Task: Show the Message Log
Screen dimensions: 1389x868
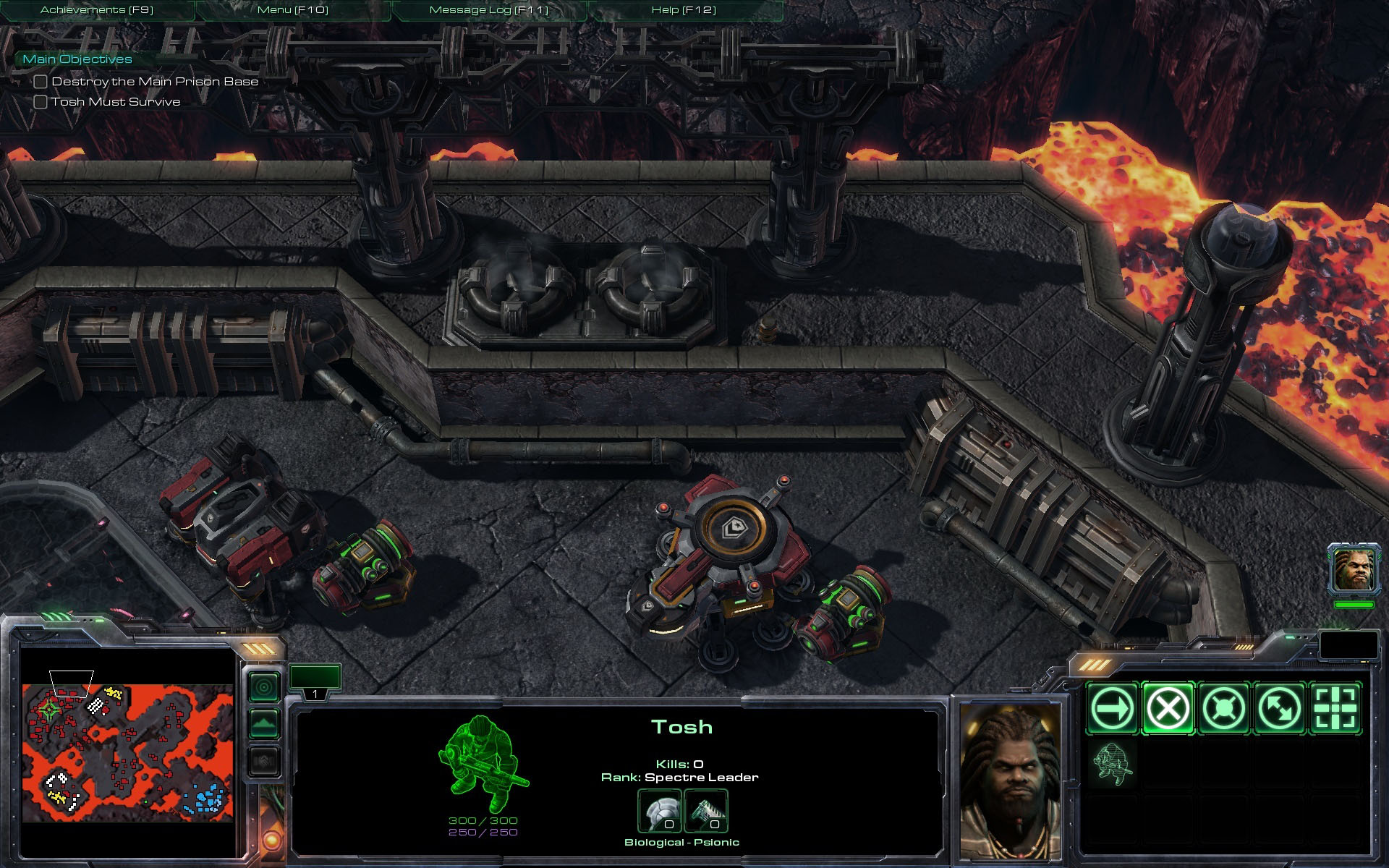Action: [x=489, y=10]
